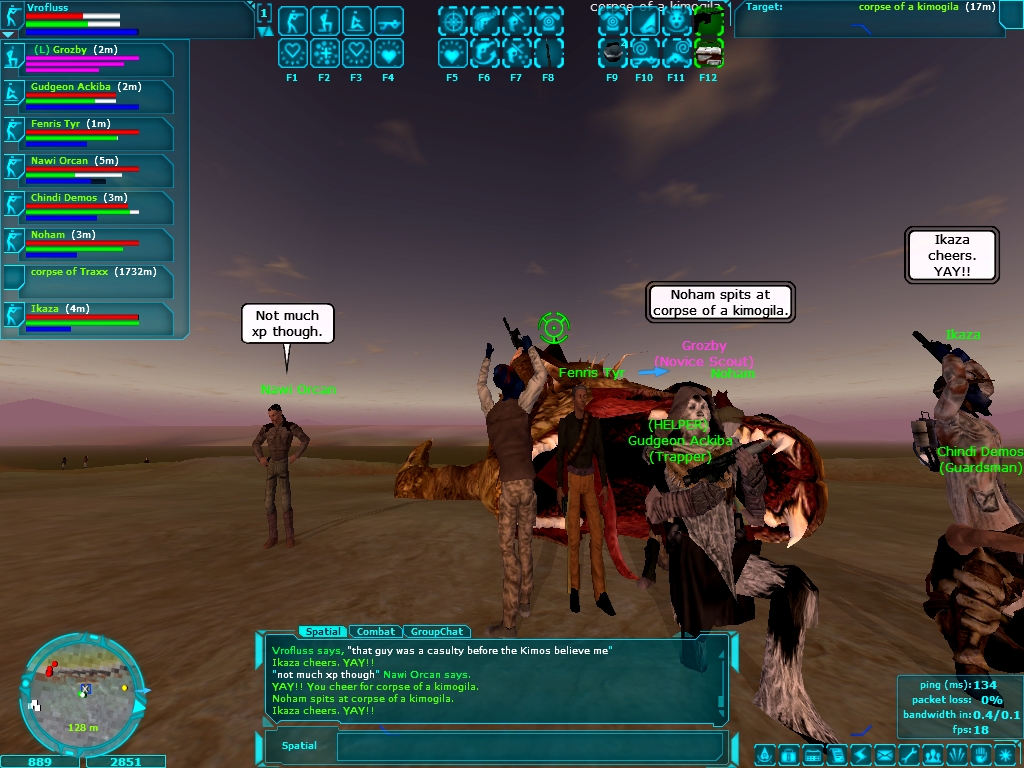Image resolution: width=1024 pixels, height=768 pixels.
Task: Activate the standing shooter posture icon
Action: 292,21
